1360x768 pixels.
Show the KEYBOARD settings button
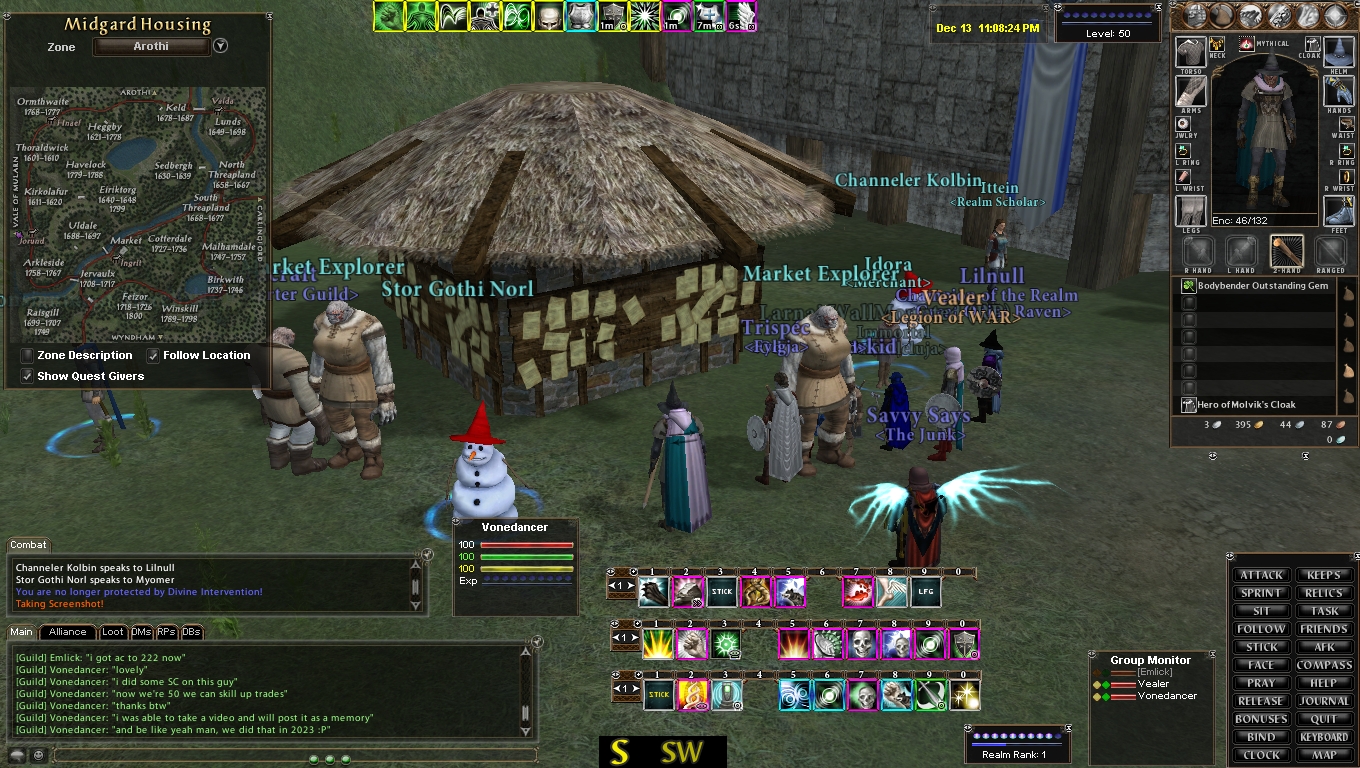1324,737
